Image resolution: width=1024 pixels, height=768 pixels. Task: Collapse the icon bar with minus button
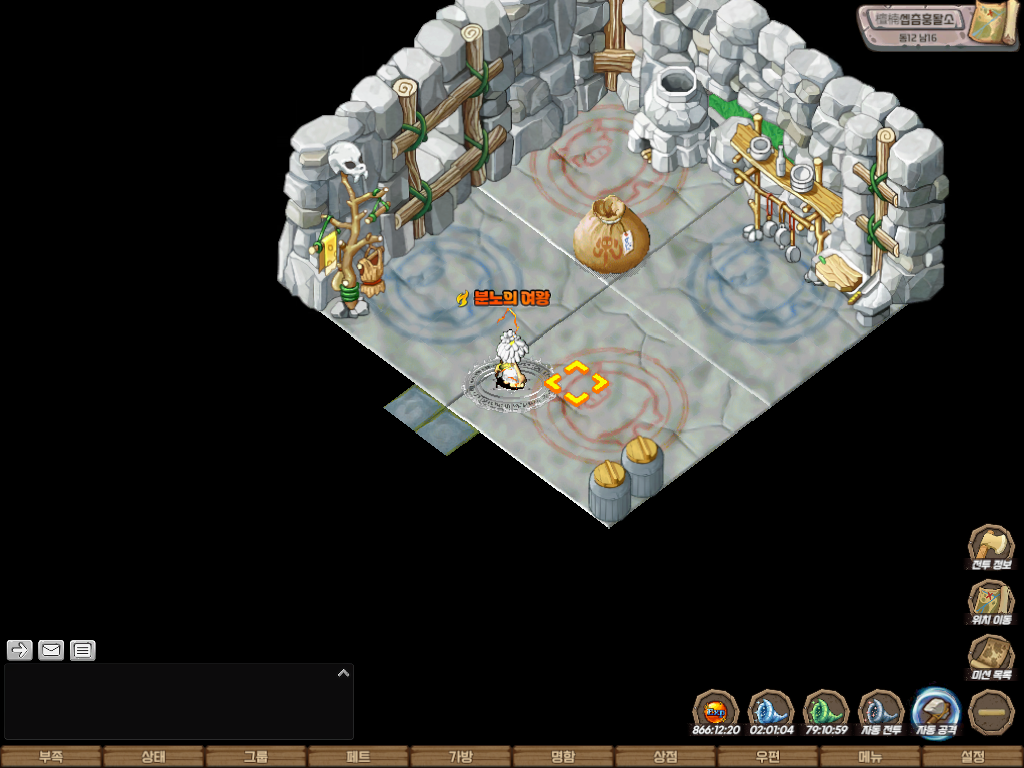pyautogui.click(x=992, y=711)
